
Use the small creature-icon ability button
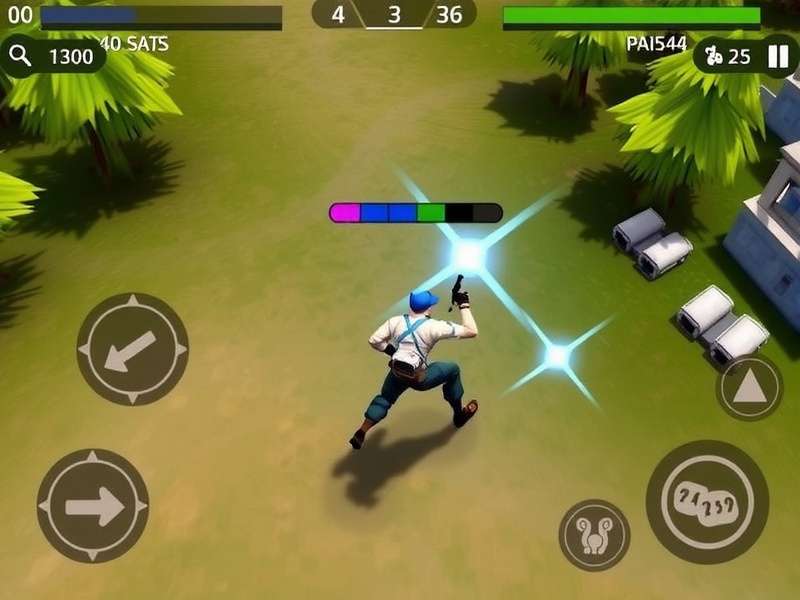click(x=594, y=535)
